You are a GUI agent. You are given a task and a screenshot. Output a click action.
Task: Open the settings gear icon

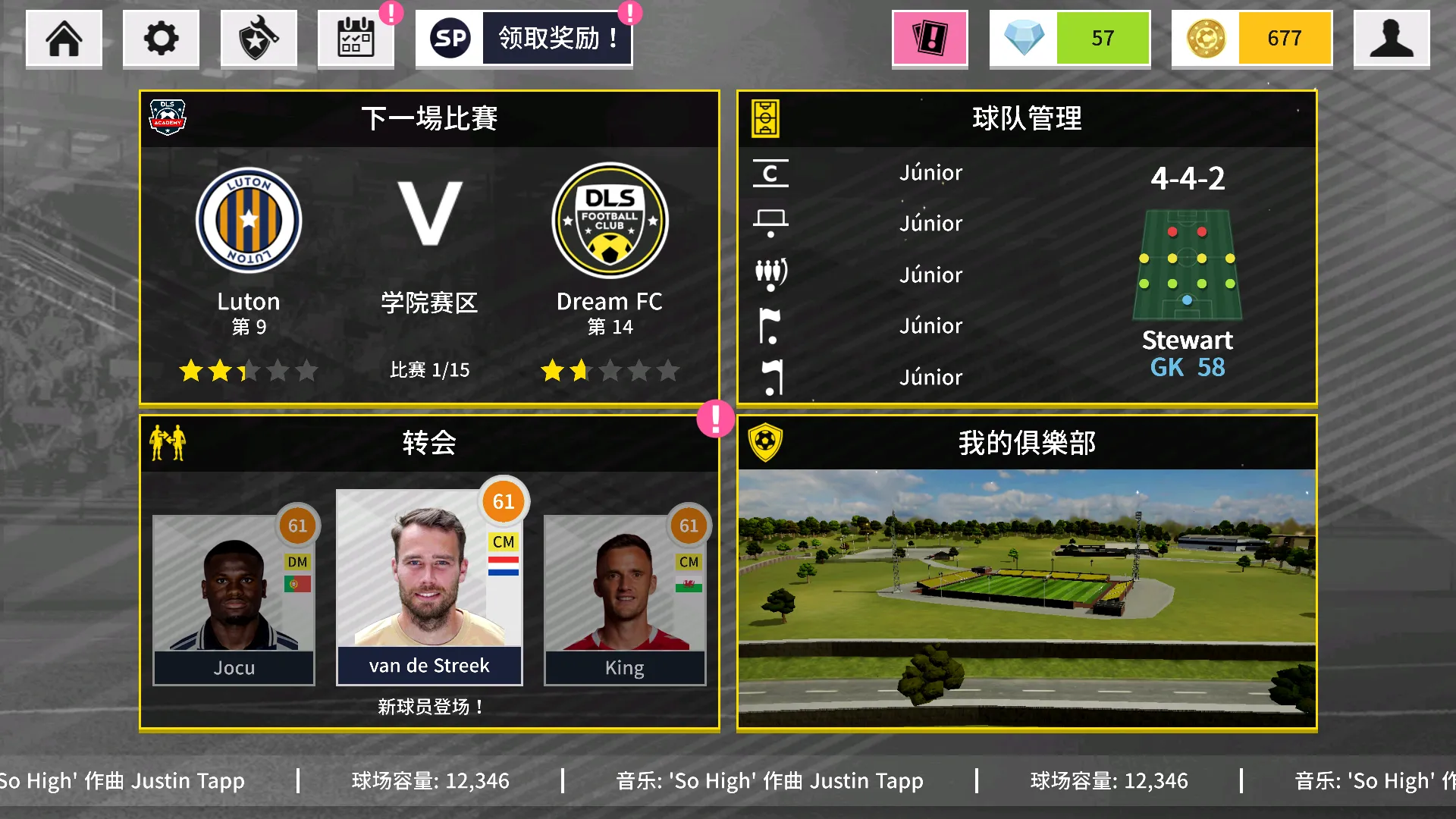[161, 38]
